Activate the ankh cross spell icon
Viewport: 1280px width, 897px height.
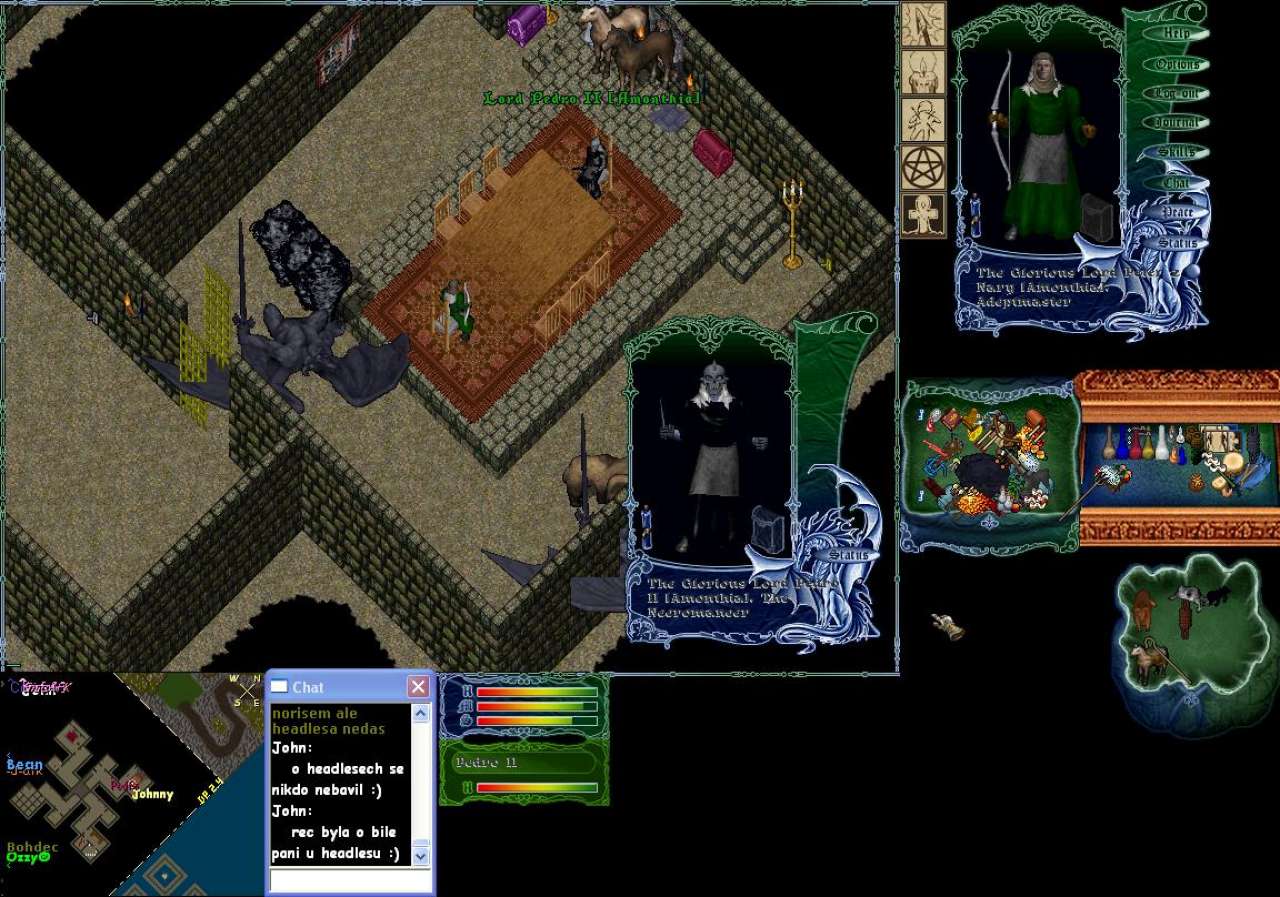tap(923, 215)
